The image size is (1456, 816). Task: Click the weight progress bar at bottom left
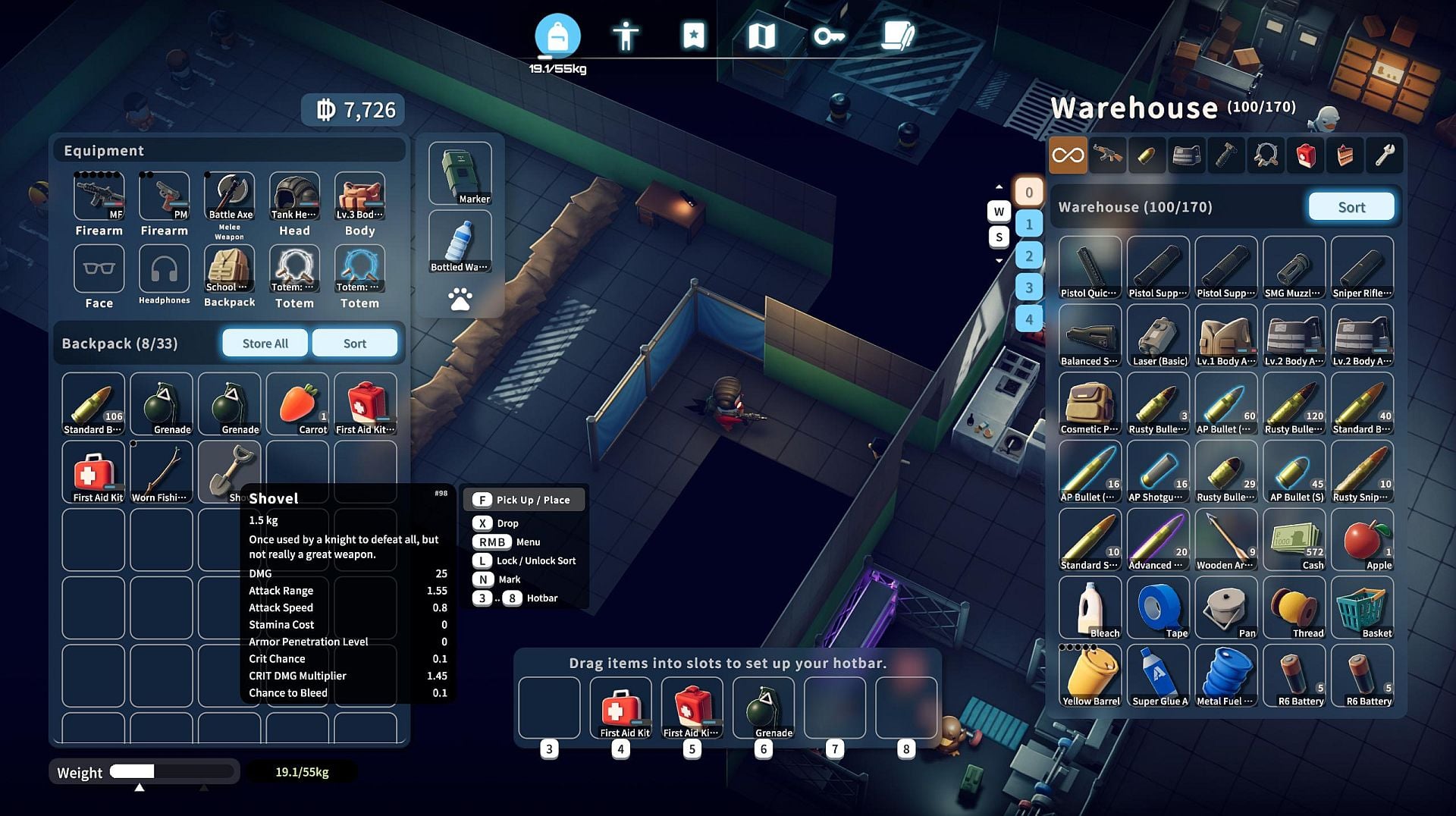pos(172,772)
